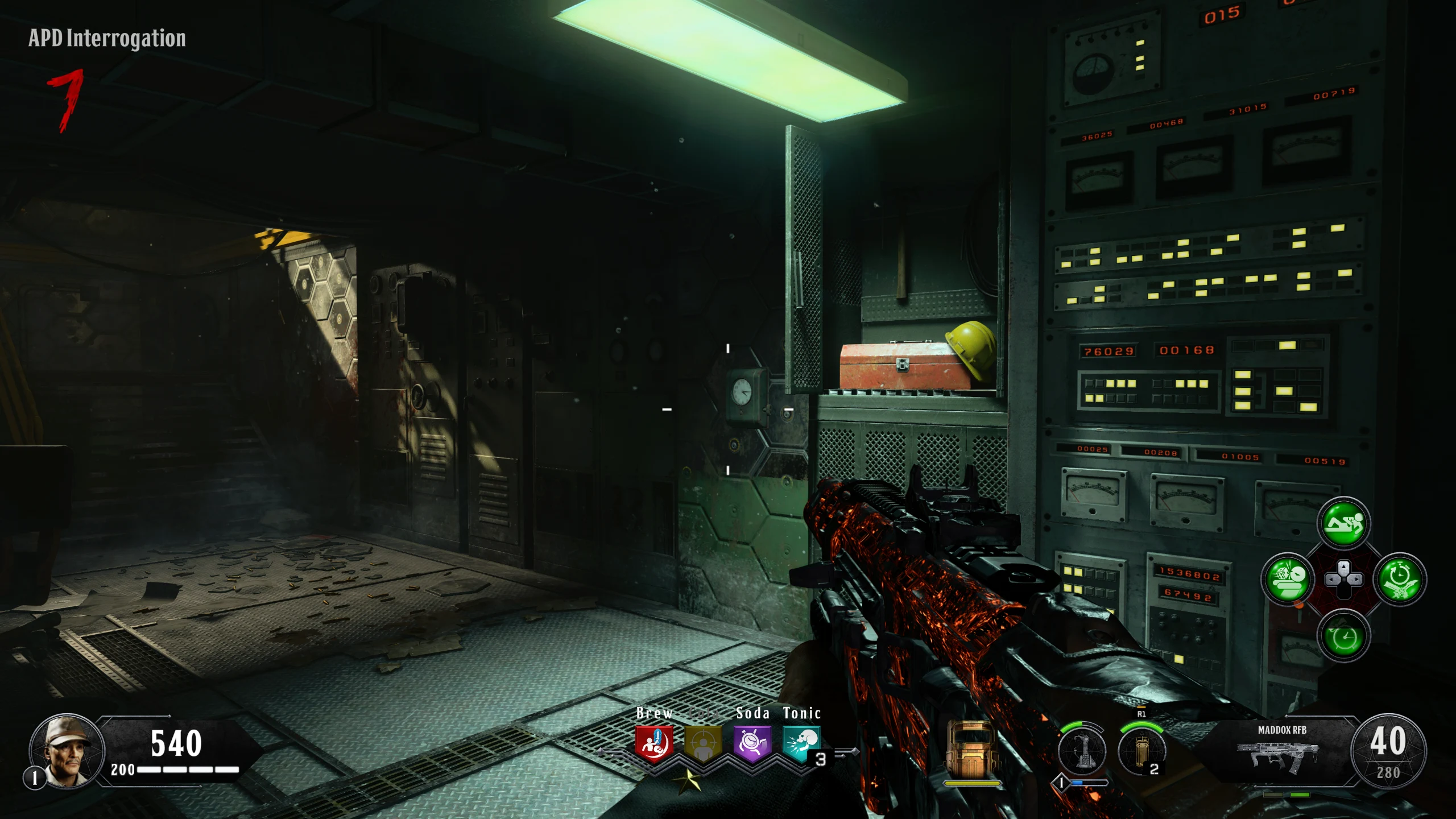Image resolution: width=1456 pixels, height=819 pixels.
Task: Select the special weapon charge icon
Action: tap(1082, 751)
